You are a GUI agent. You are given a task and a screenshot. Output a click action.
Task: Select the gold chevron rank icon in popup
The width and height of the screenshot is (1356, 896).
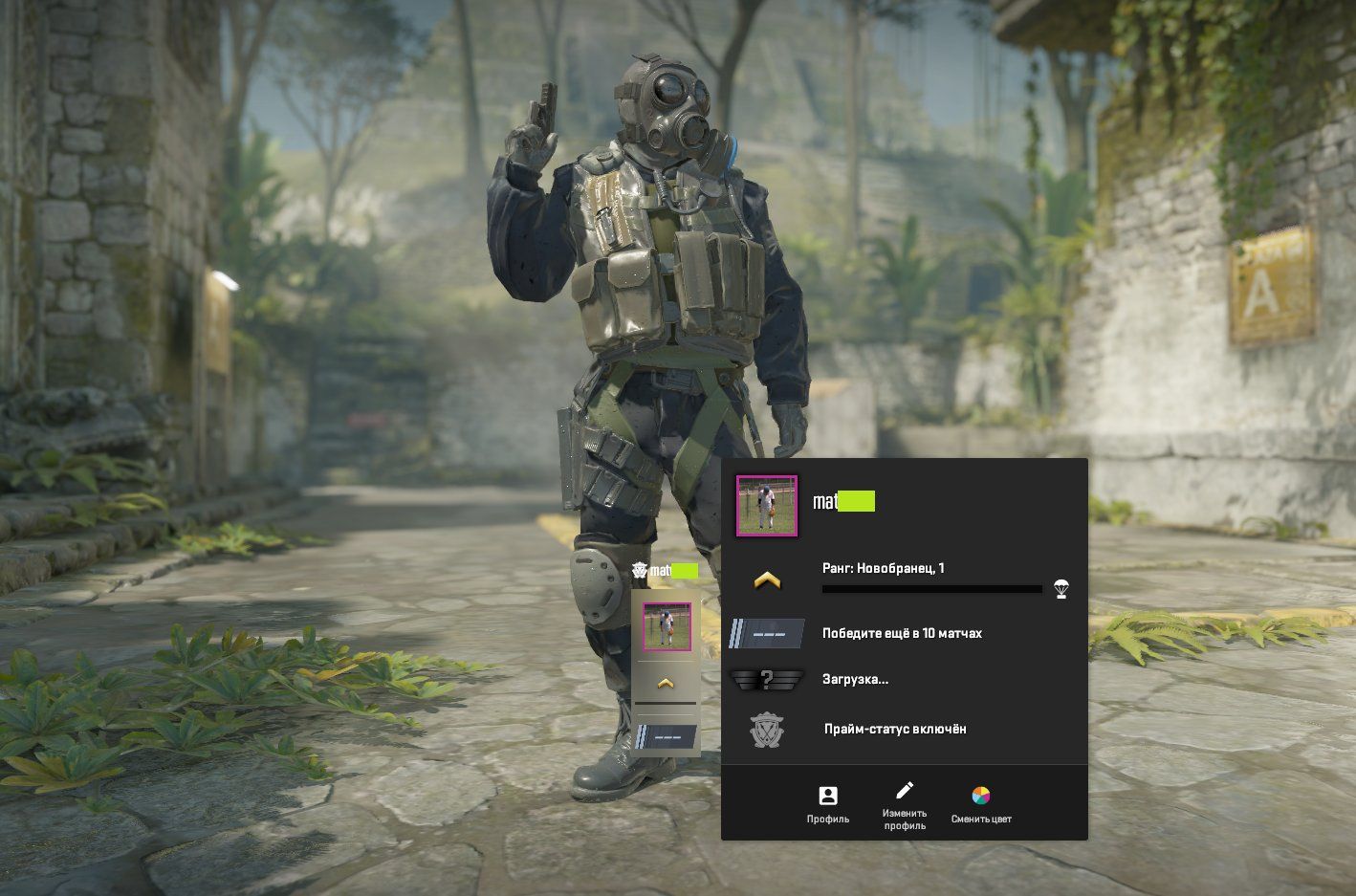click(x=767, y=579)
